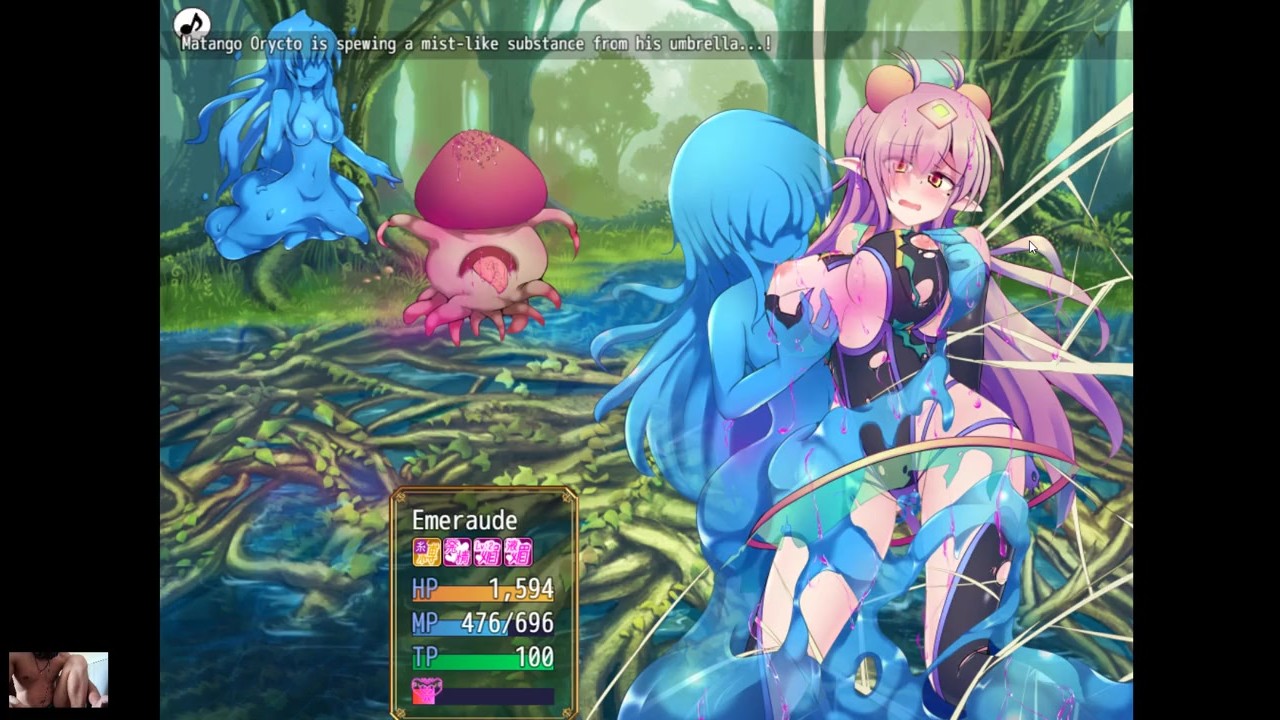Select the orange thread-bind status icon
The image size is (1280, 720).
click(x=427, y=552)
